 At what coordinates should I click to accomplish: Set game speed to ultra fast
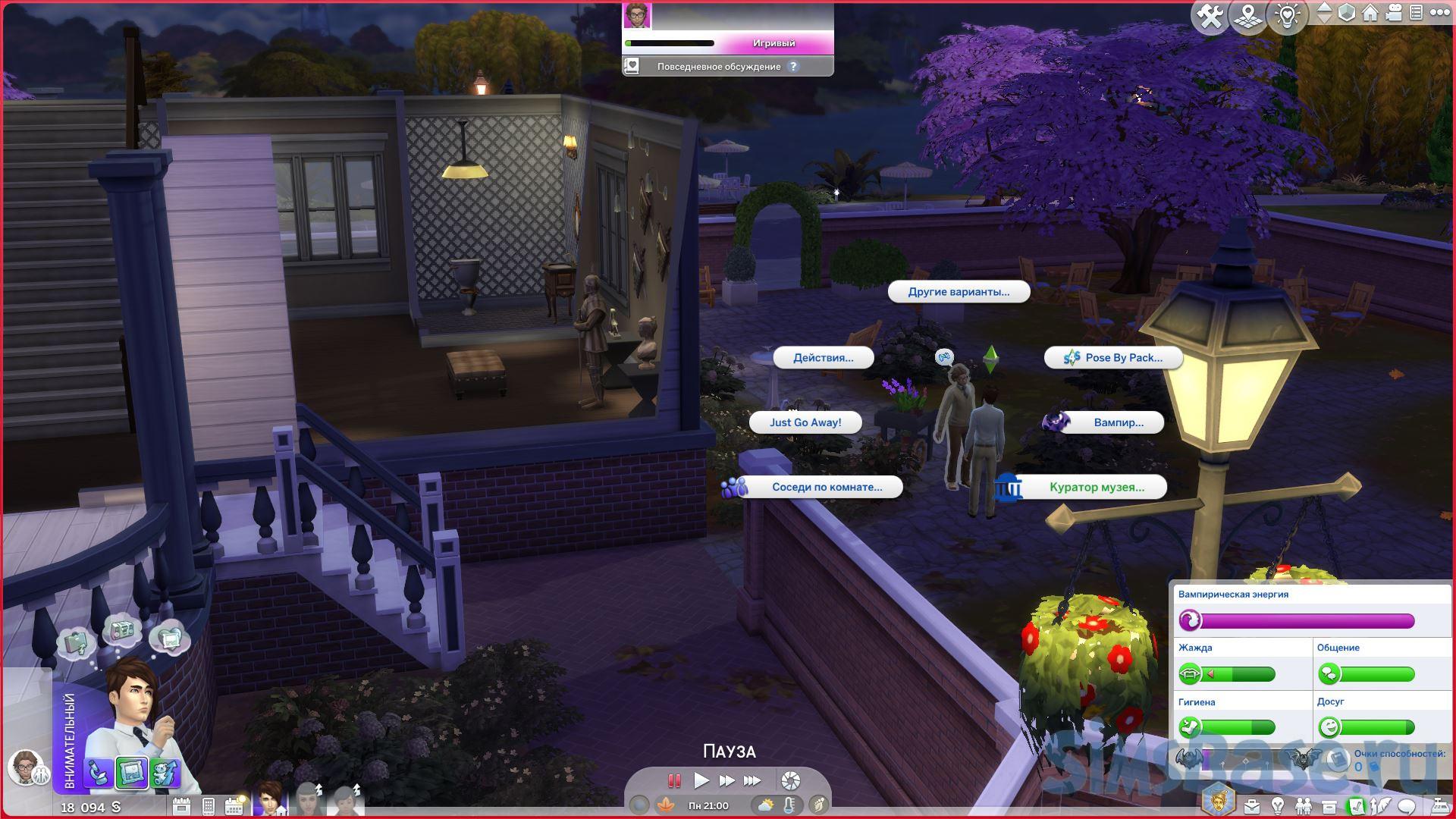(x=752, y=780)
